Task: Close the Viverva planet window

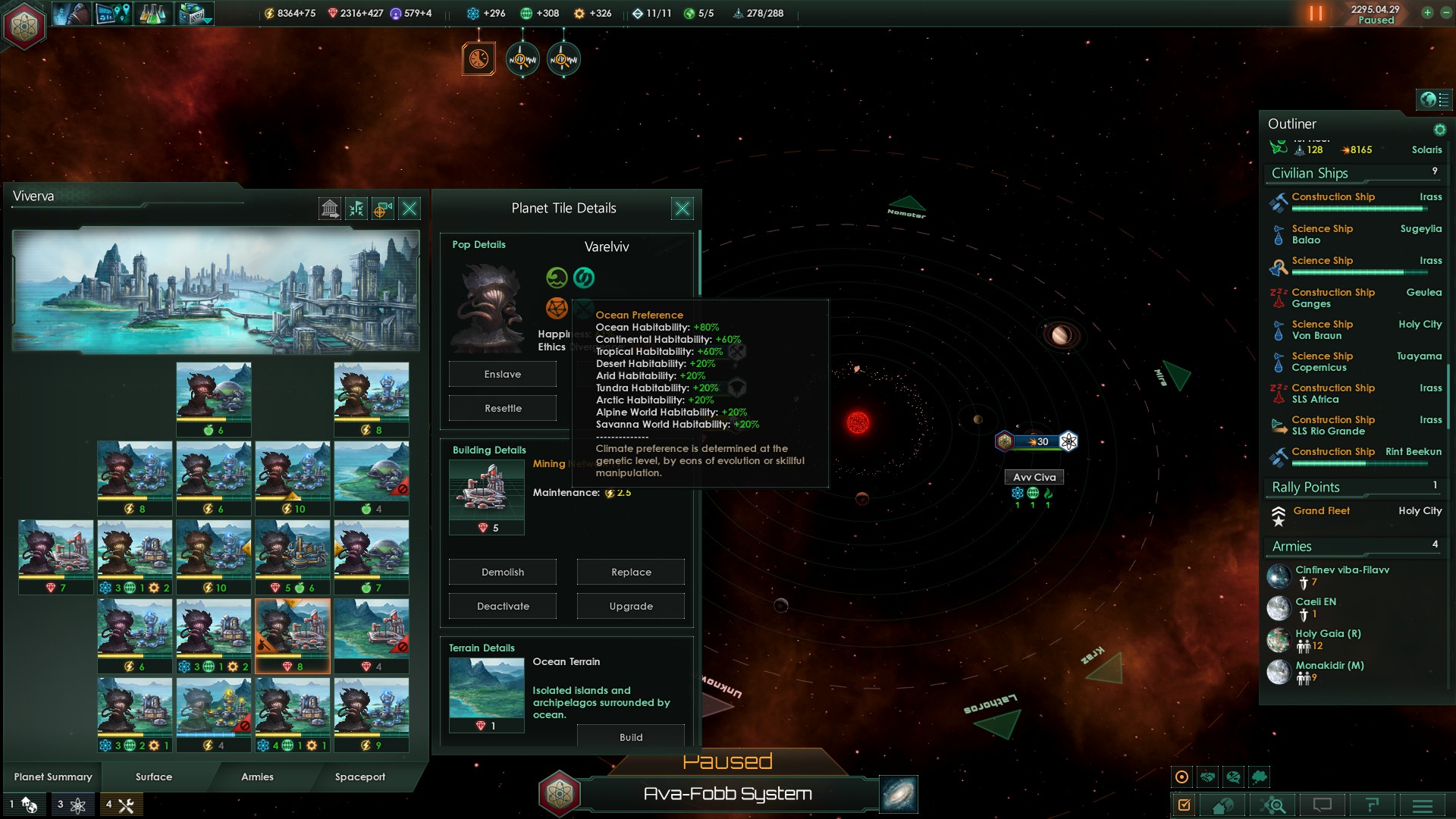Action: [409, 209]
